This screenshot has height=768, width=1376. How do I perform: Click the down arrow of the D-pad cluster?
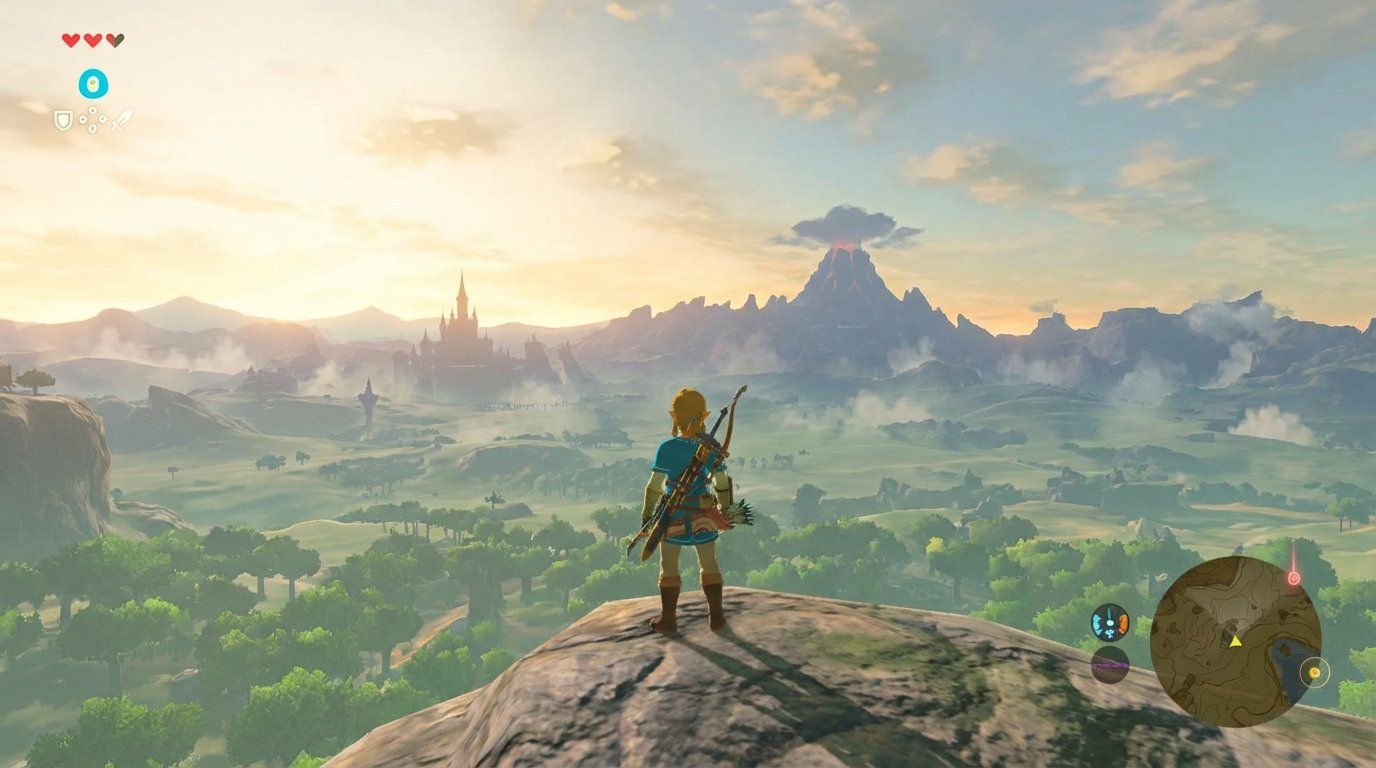pos(93,130)
